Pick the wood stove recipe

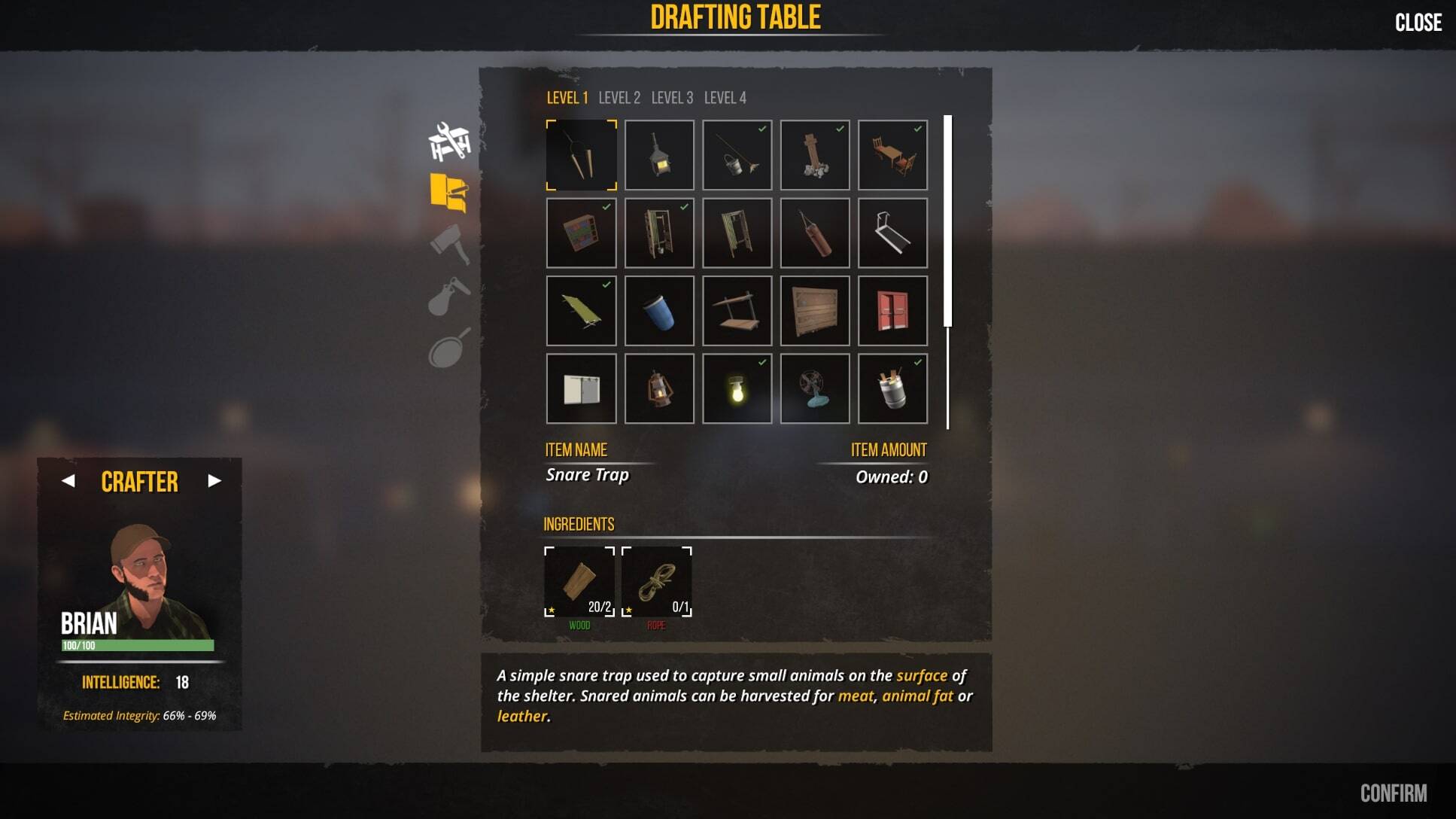click(x=659, y=155)
